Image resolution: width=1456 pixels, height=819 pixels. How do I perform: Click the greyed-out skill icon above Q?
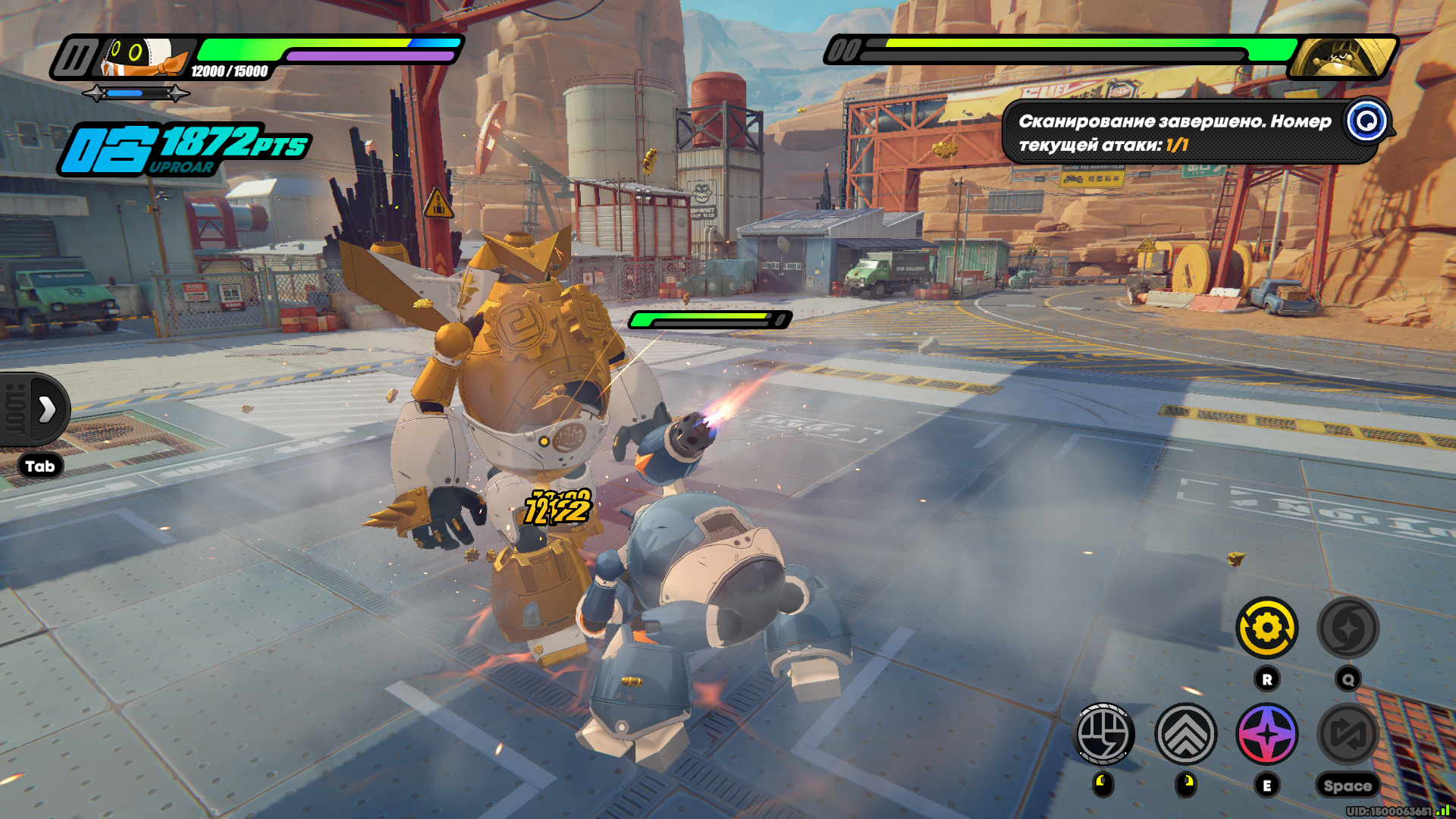click(1348, 628)
